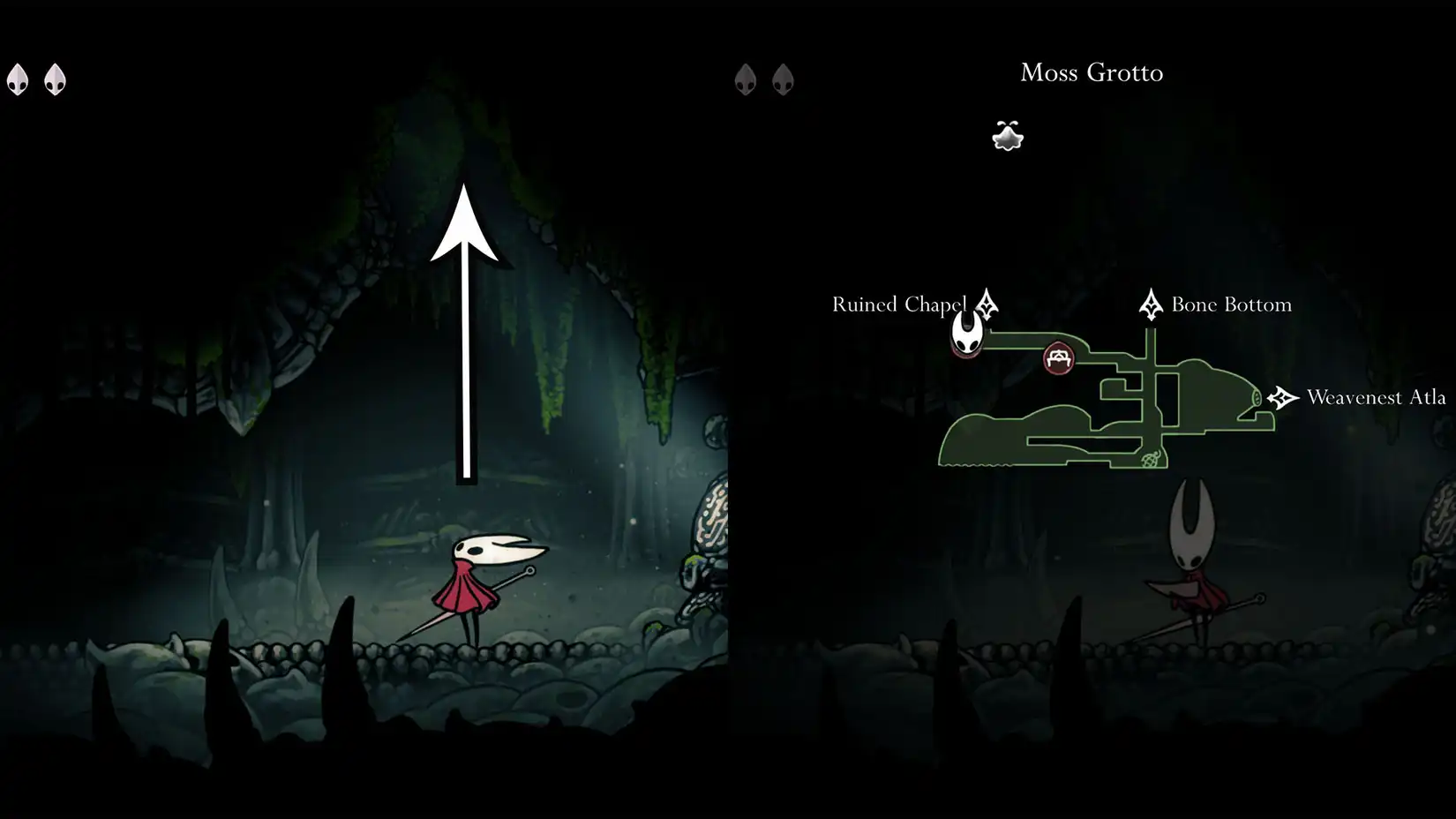Viewport: 1456px width, 819px height.
Task: Click the first health mask on the right HUD
Action: [x=746, y=78]
